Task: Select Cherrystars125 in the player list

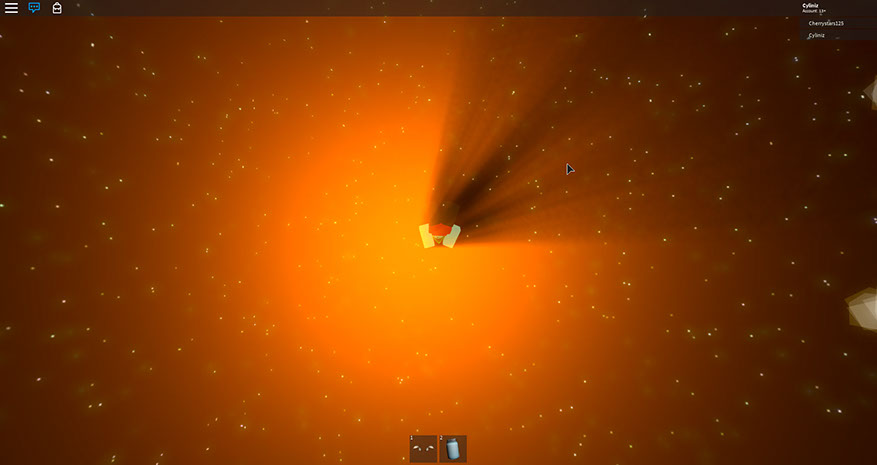Action: coord(827,23)
